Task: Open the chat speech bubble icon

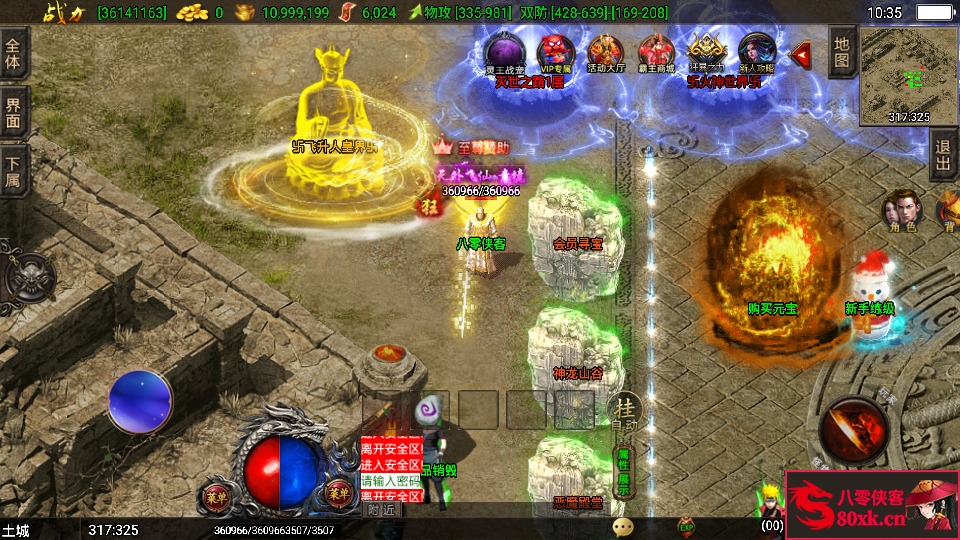Action: (x=623, y=526)
